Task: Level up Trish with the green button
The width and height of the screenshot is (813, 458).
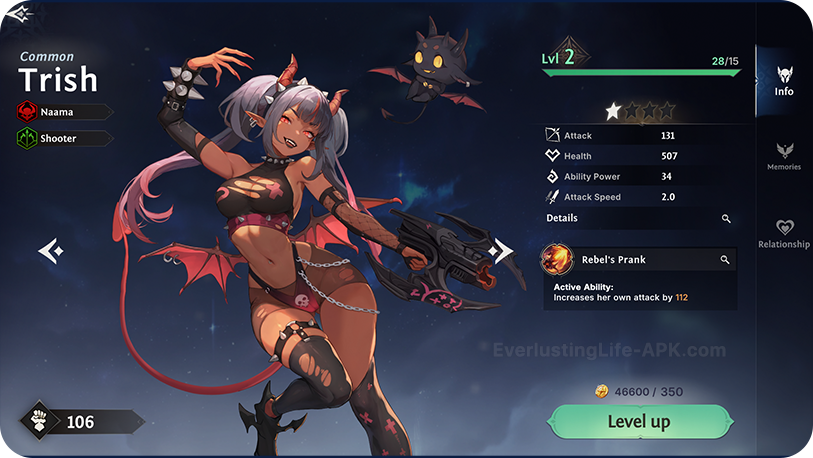Action: coord(638,421)
